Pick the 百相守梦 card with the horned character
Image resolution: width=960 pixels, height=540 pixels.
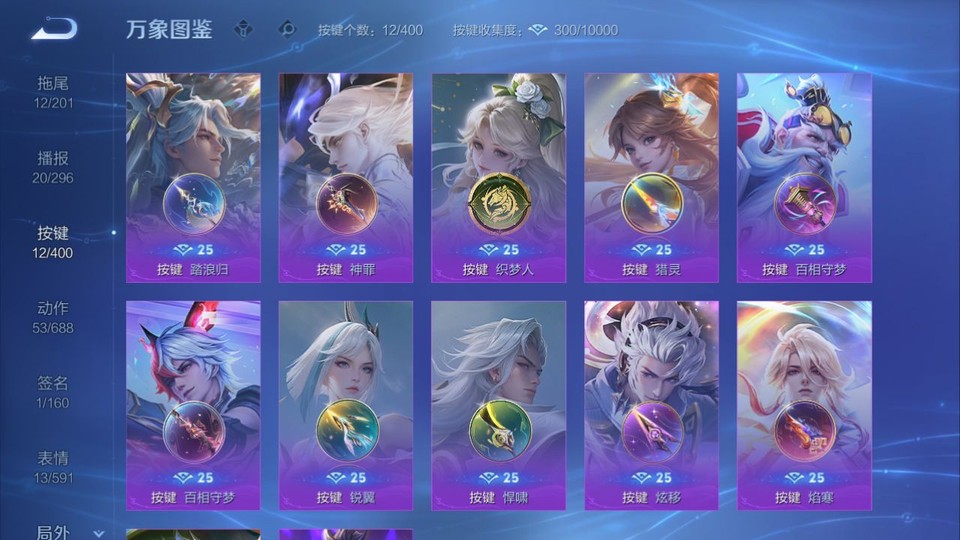193,405
